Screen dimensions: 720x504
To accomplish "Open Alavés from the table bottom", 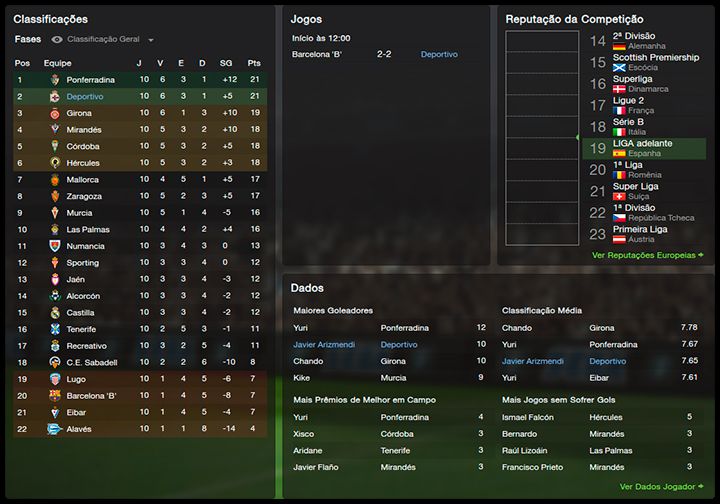I will [x=79, y=429].
